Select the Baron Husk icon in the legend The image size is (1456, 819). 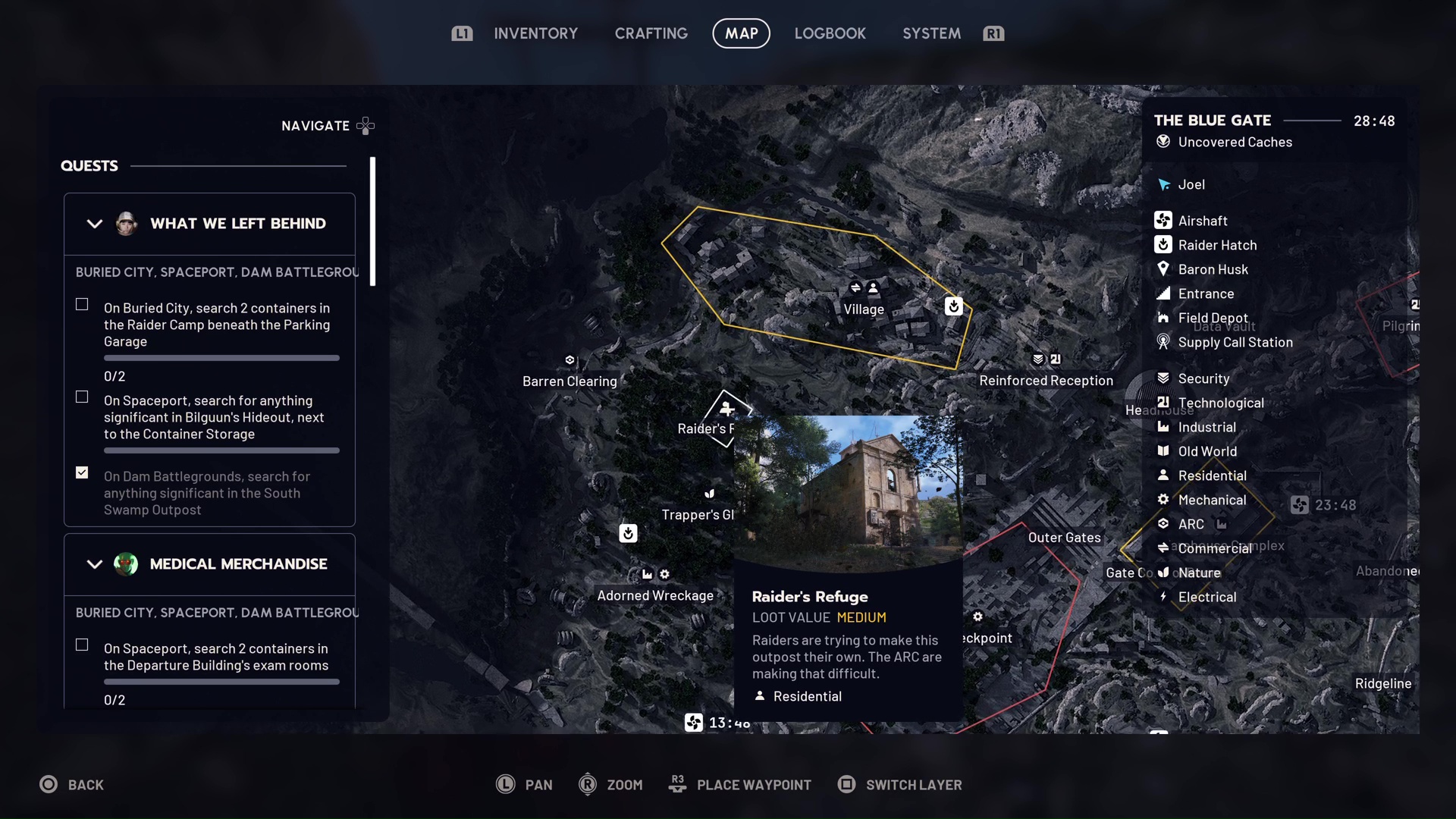point(1164,268)
